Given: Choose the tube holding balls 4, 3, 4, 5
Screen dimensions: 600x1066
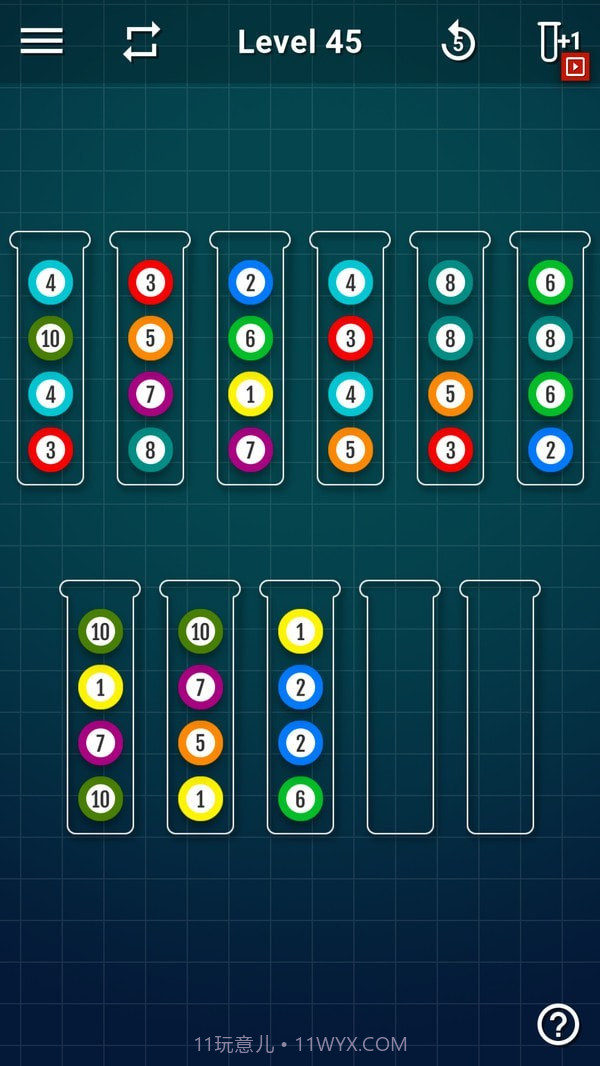Looking at the screenshot, I should [x=350, y=360].
